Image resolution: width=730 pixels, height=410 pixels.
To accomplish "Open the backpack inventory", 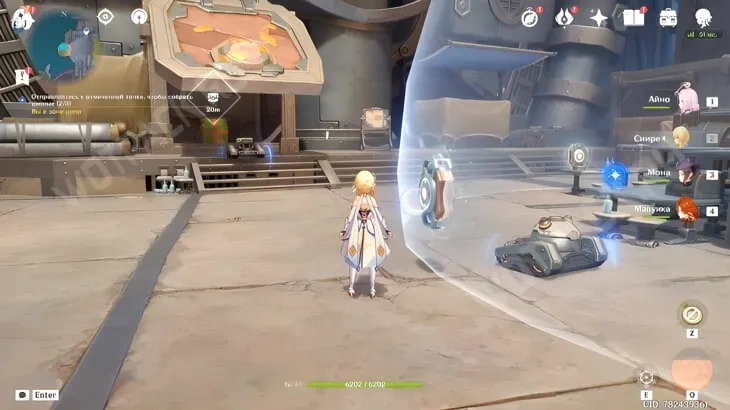I will pyautogui.click(x=668, y=17).
